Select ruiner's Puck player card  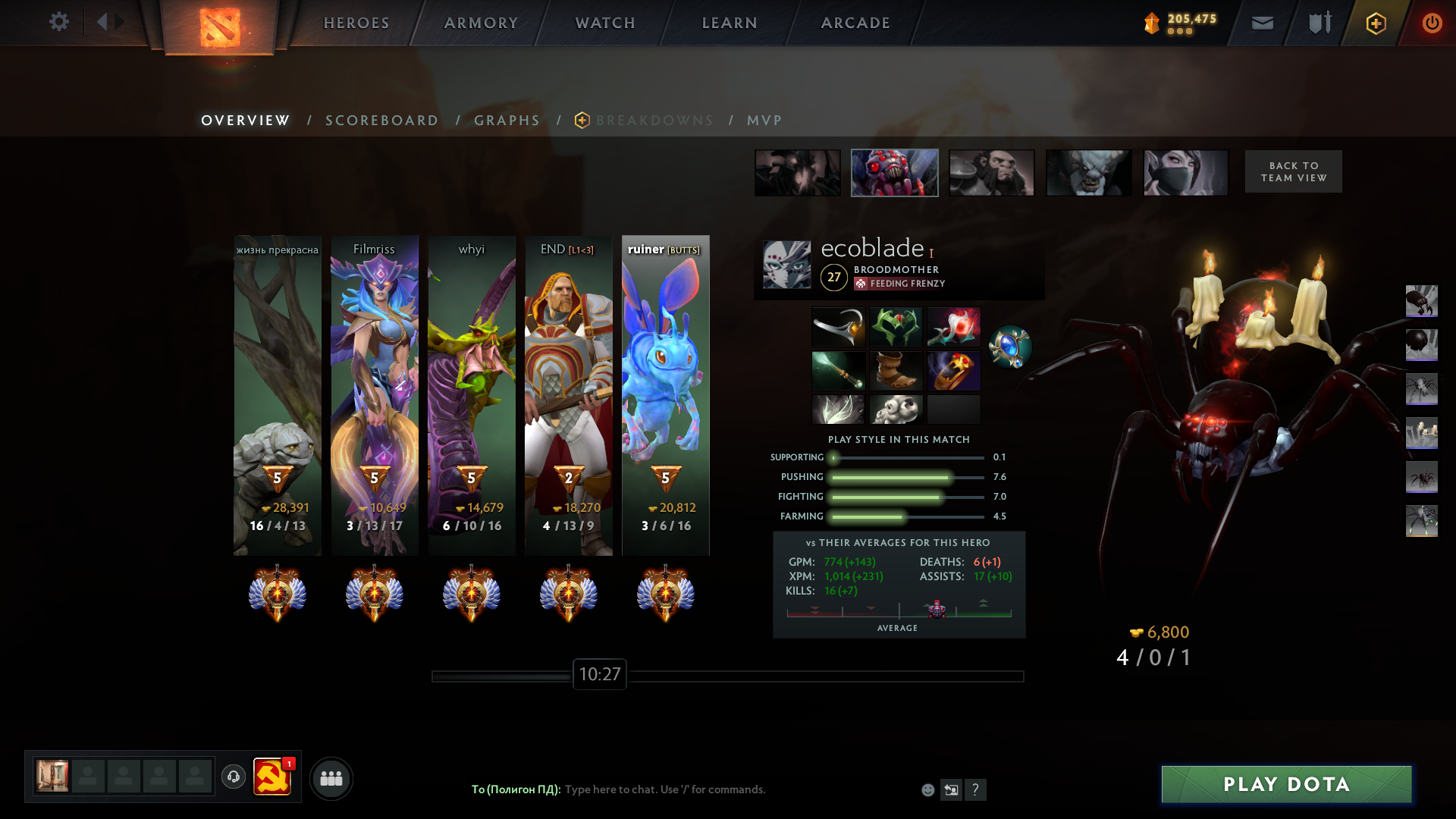pos(666,394)
